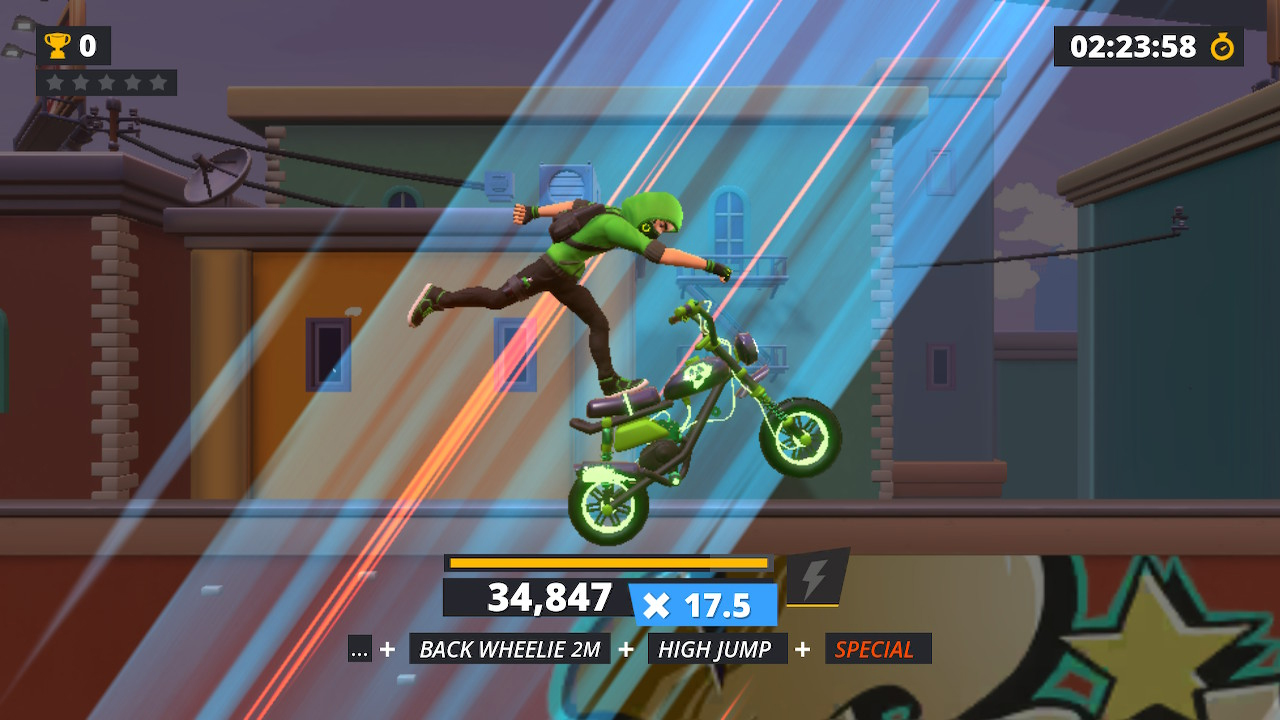Image resolution: width=1280 pixels, height=720 pixels.
Task: Expand the SPECIAL trick details
Action: (876, 648)
